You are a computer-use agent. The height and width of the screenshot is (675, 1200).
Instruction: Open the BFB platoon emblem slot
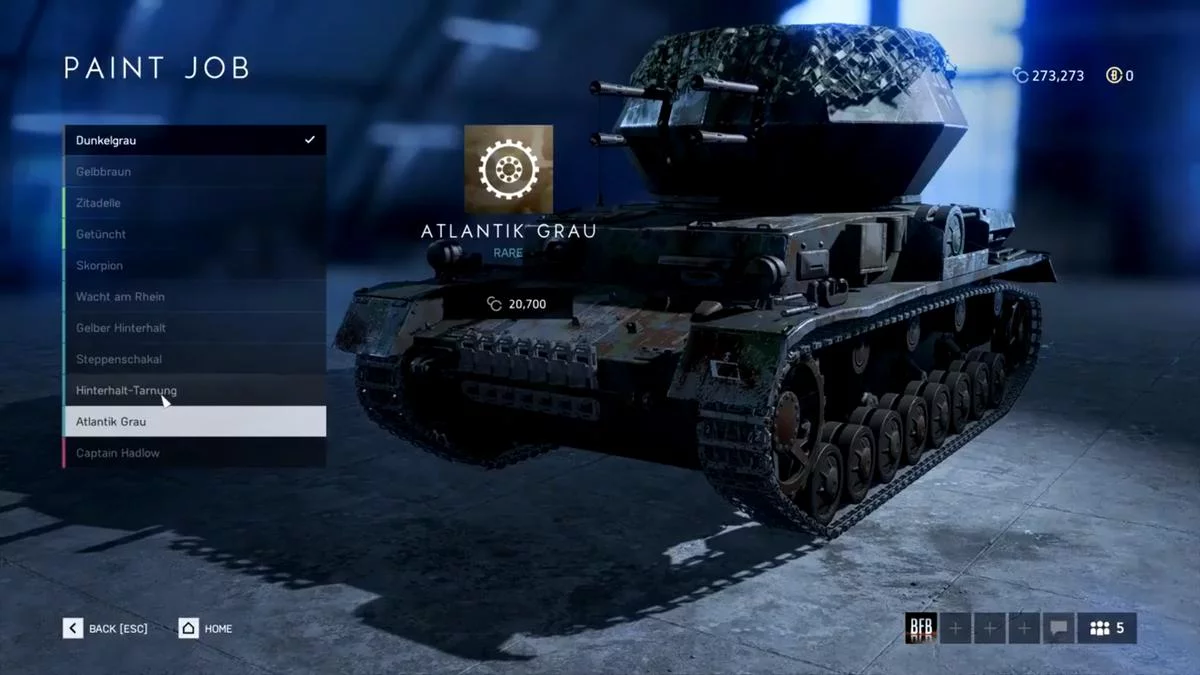920,628
